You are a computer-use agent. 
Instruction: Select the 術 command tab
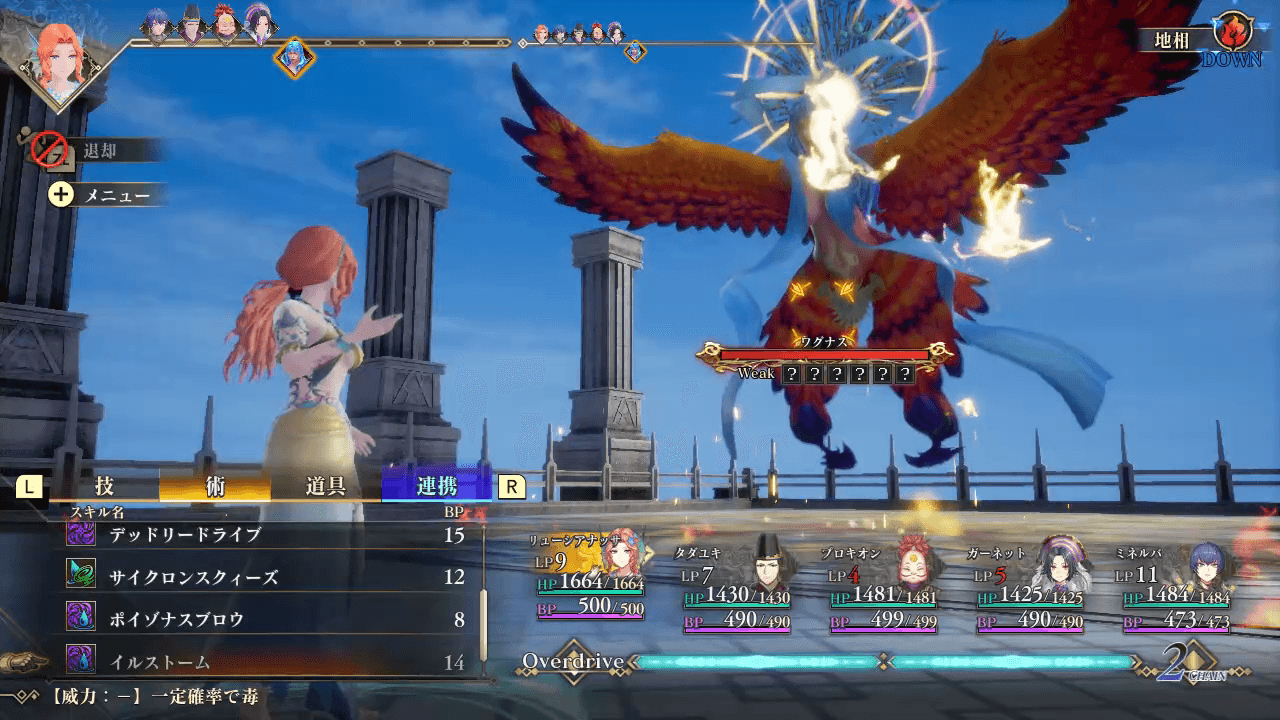pos(215,487)
